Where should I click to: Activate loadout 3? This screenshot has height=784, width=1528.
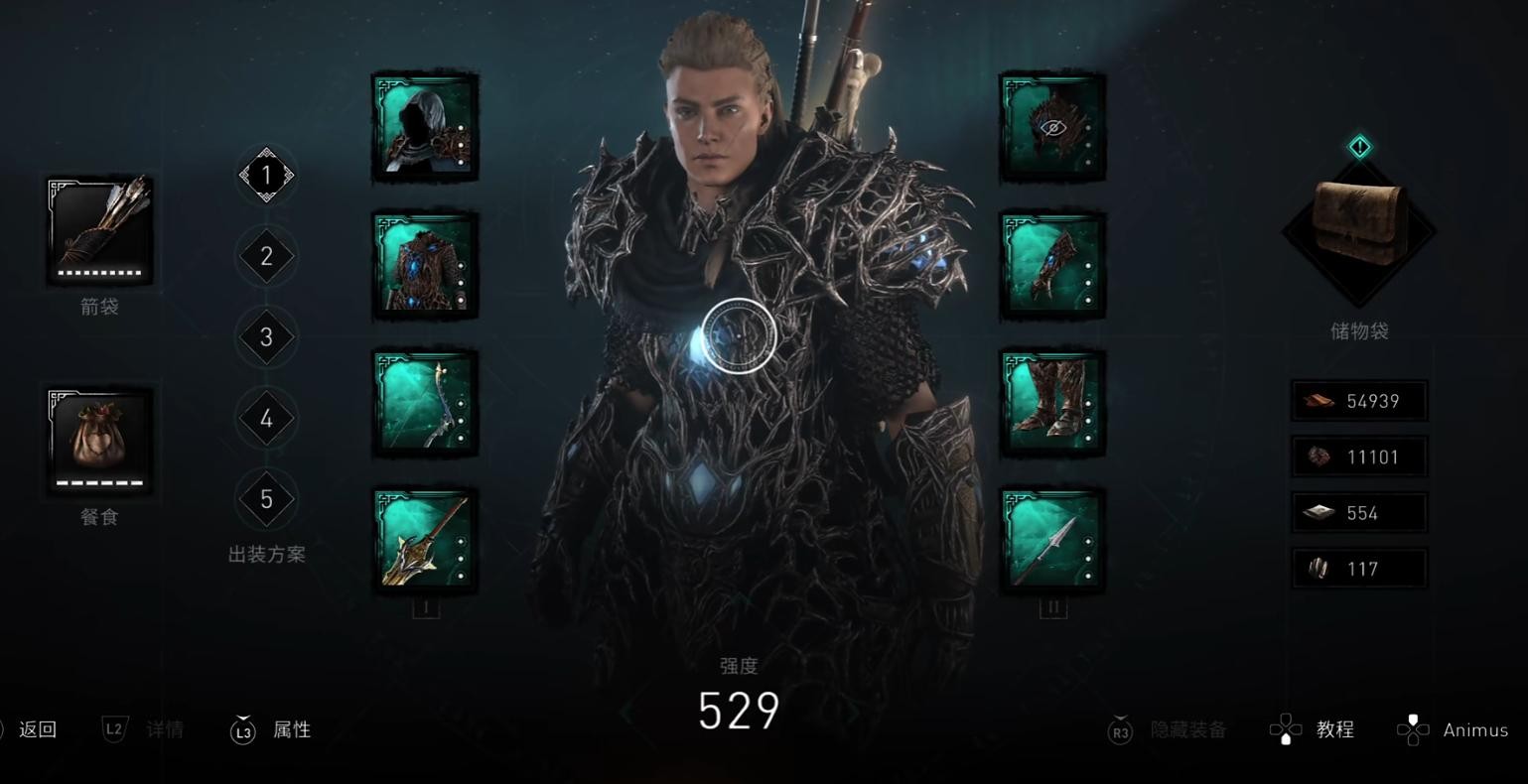(266, 337)
